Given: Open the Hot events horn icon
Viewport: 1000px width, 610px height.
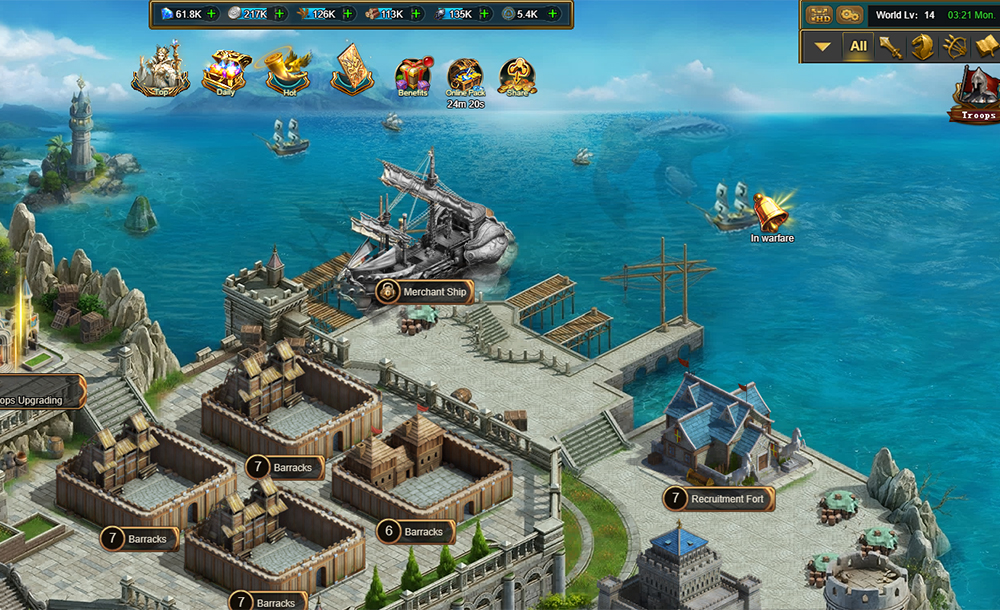Looking at the screenshot, I should (285, 71).
